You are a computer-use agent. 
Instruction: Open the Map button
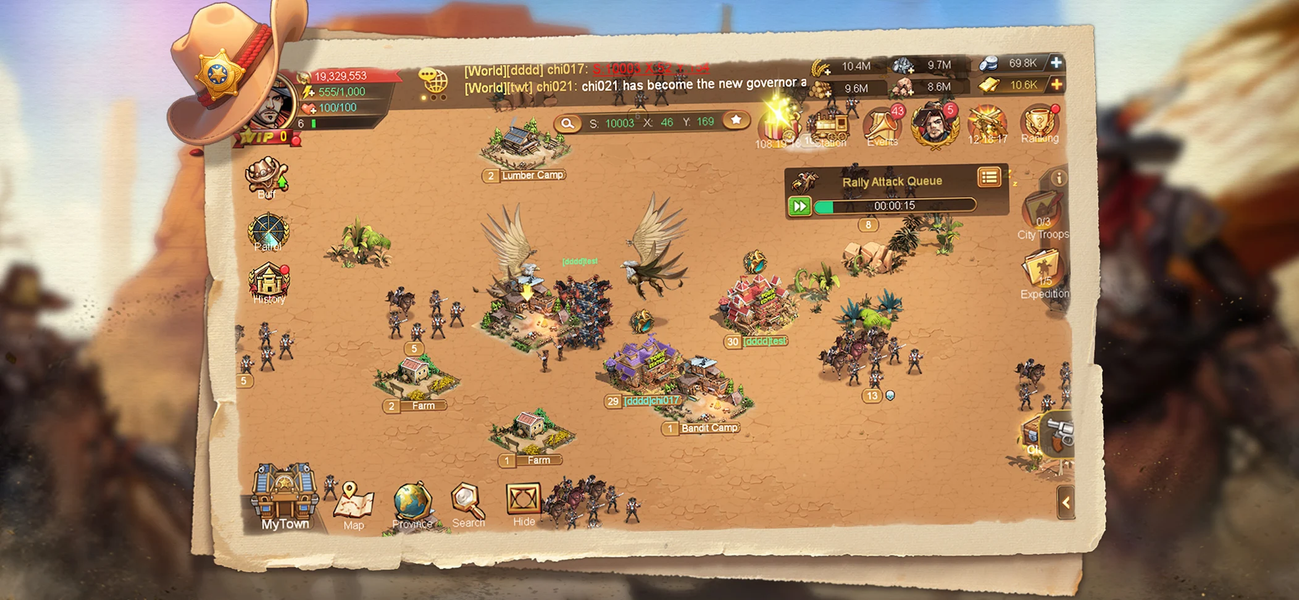[x=353, y=501]
